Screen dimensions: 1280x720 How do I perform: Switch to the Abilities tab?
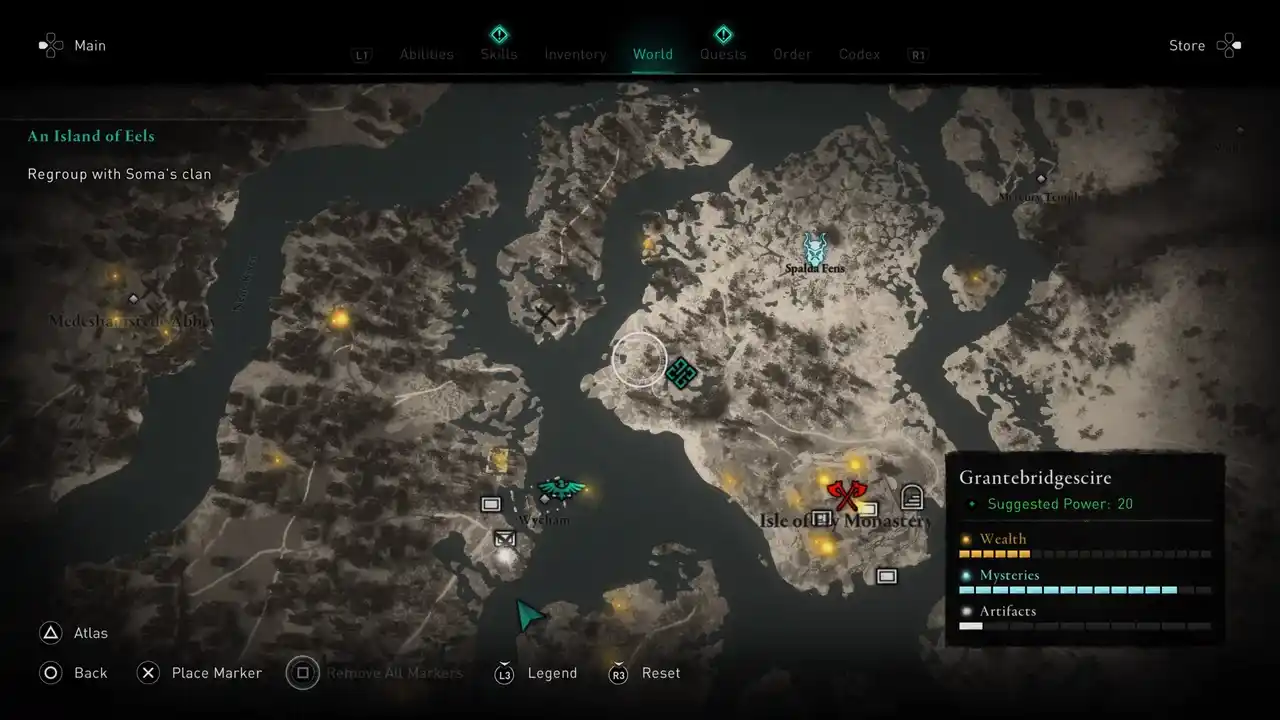pos(426,54)
